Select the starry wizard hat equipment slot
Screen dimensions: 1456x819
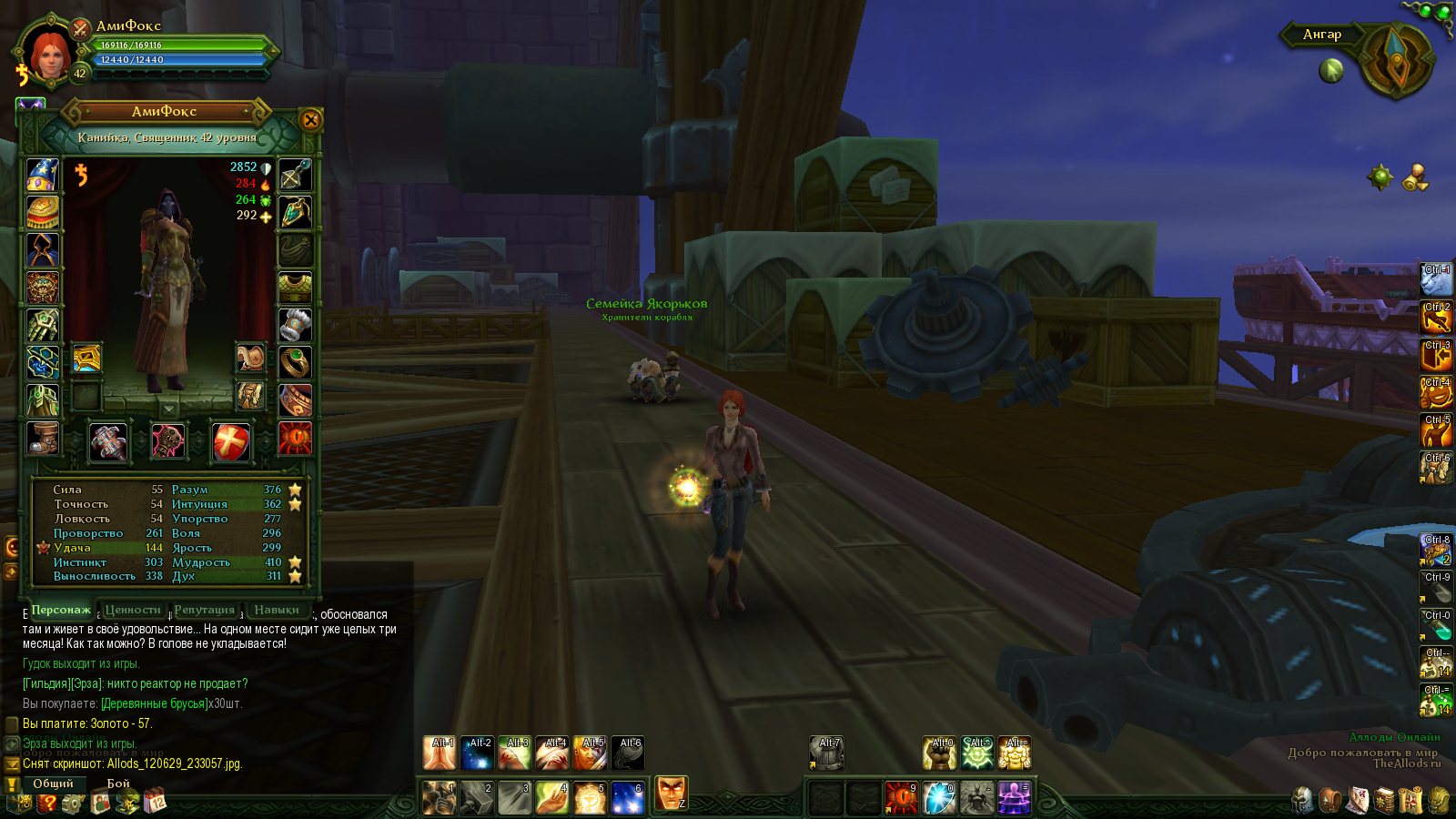tap(42, 175)
